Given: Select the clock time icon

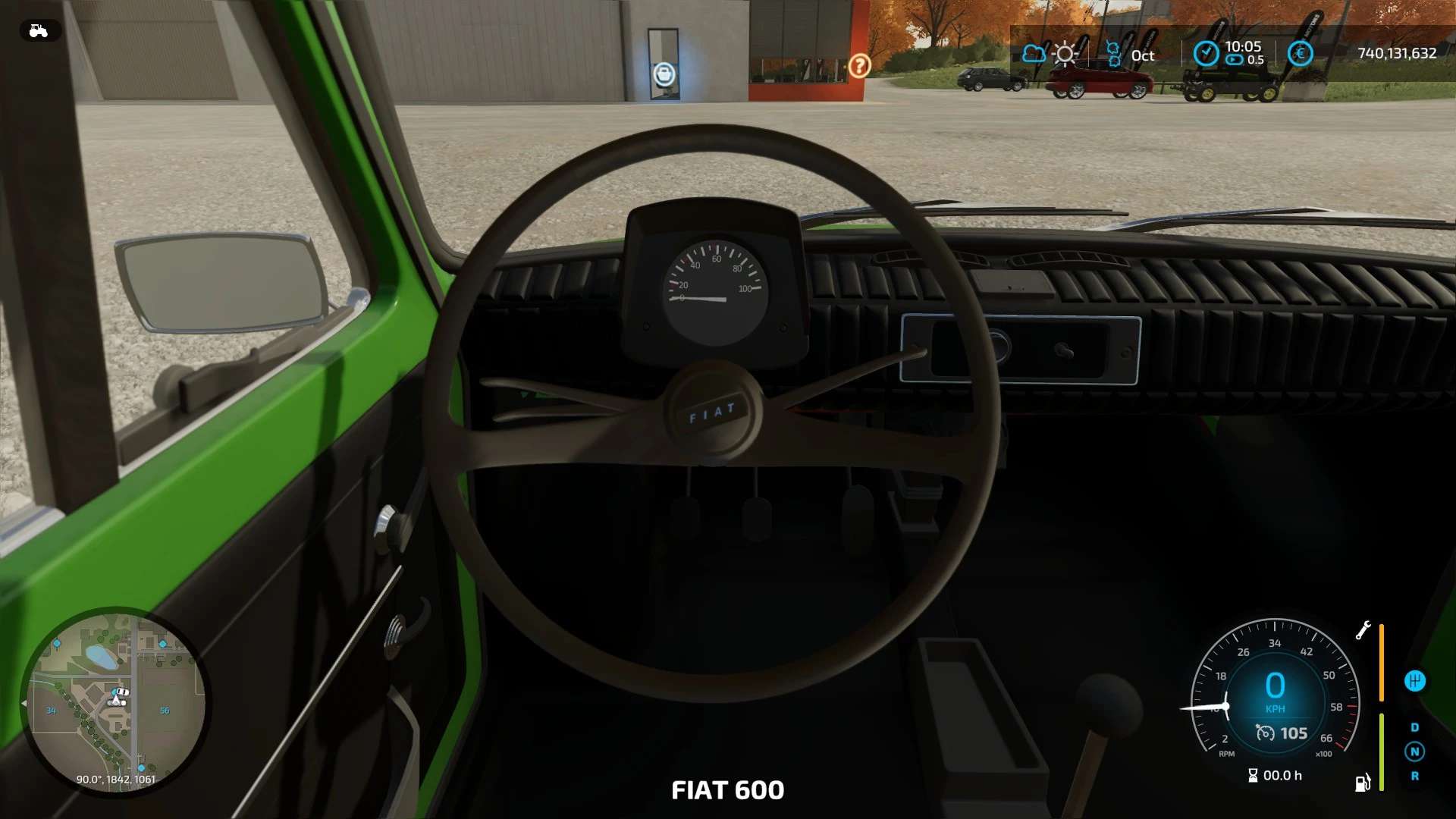Looking at the screenshot, I should [1206, 53].
